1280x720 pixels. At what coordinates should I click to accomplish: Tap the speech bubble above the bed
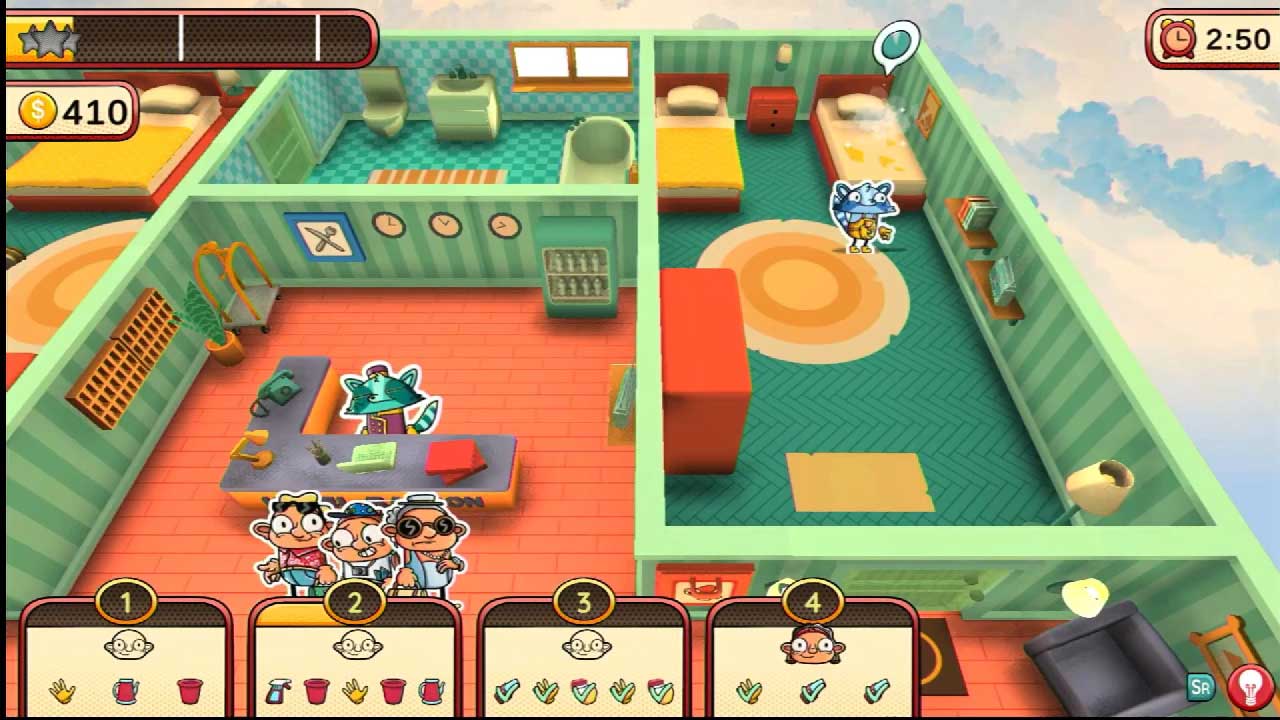pos(895,44)
